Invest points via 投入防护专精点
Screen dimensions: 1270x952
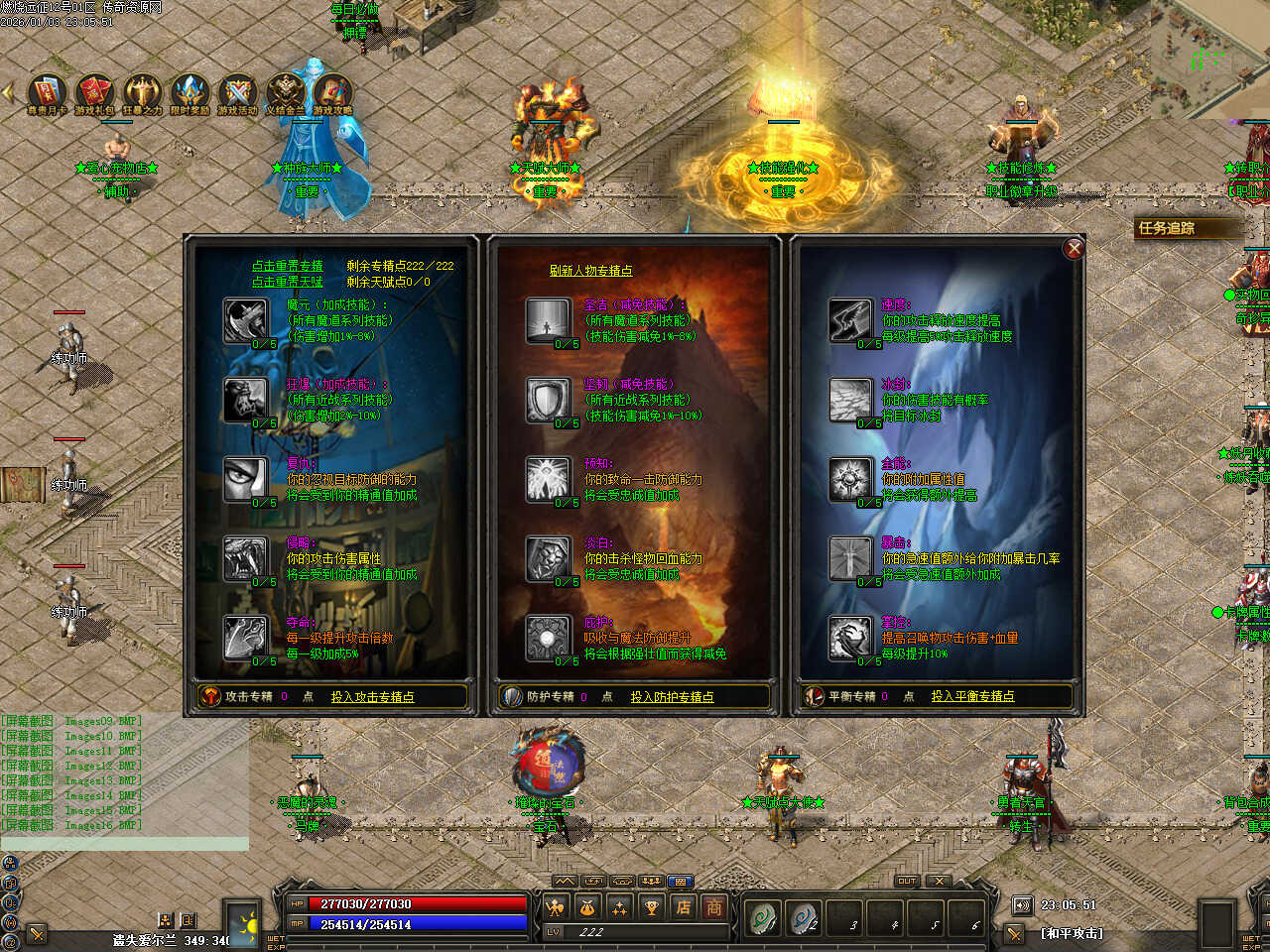pos(672,697)
